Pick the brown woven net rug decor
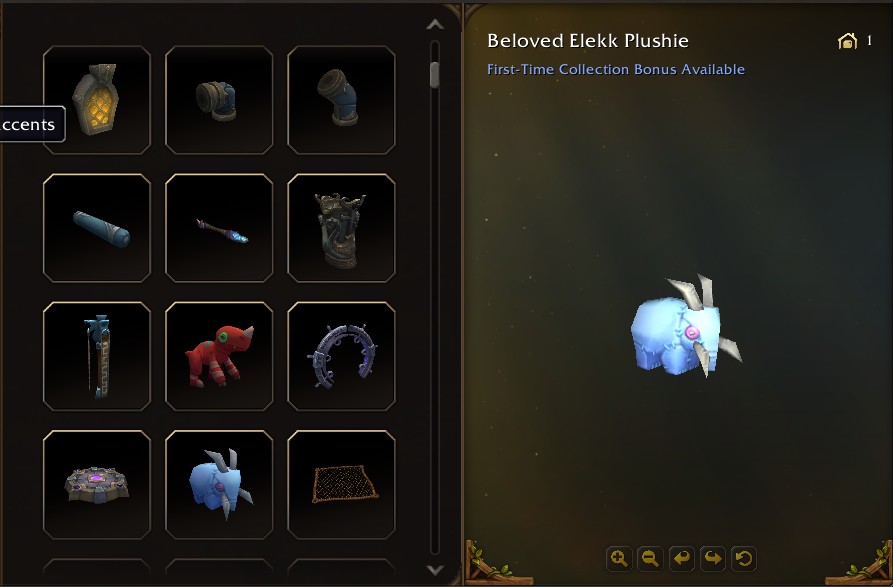The height and width of the screenshot is (587, 893). point(341,484)
